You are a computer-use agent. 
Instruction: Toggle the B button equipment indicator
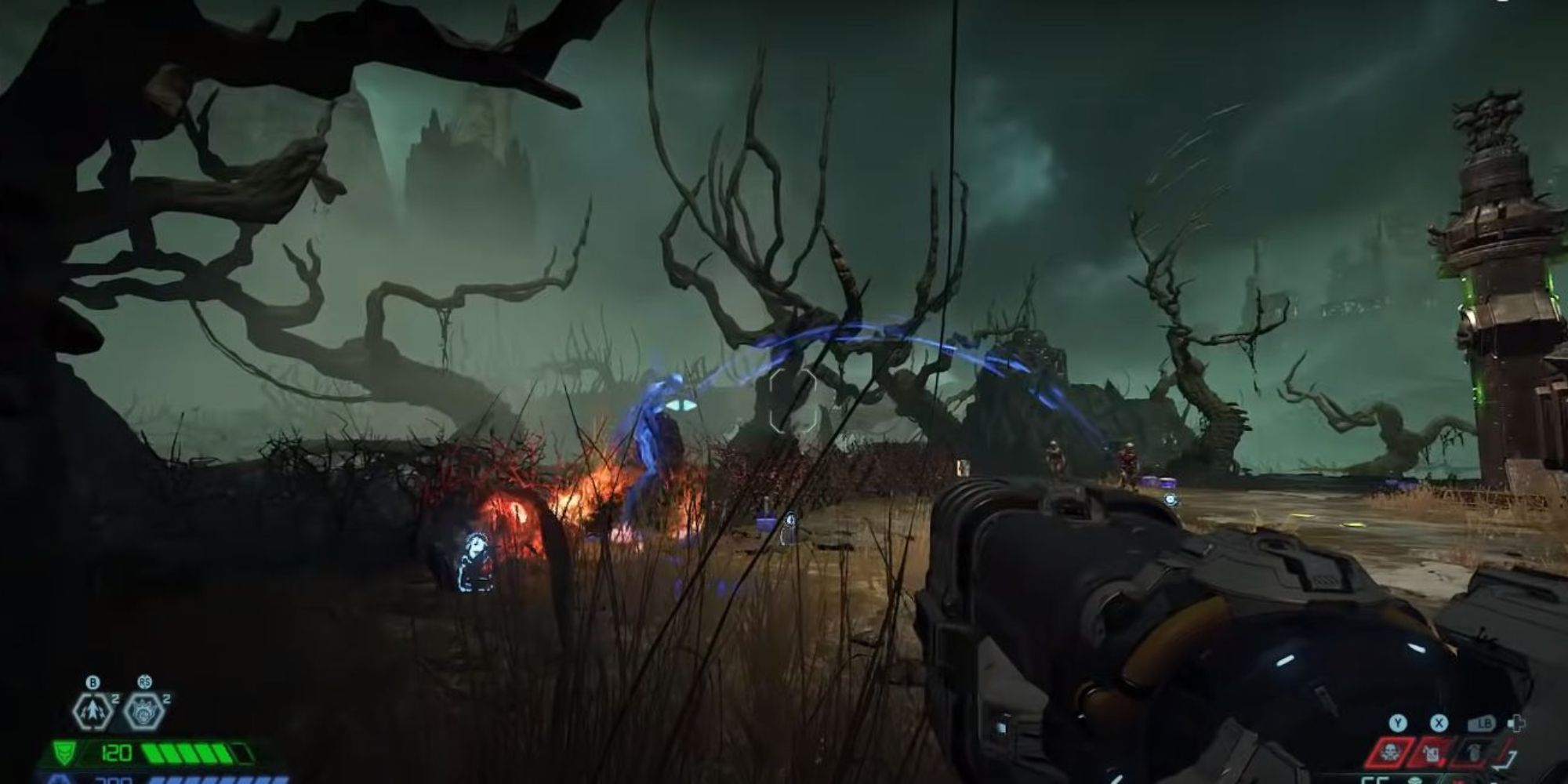coord(93,682)
